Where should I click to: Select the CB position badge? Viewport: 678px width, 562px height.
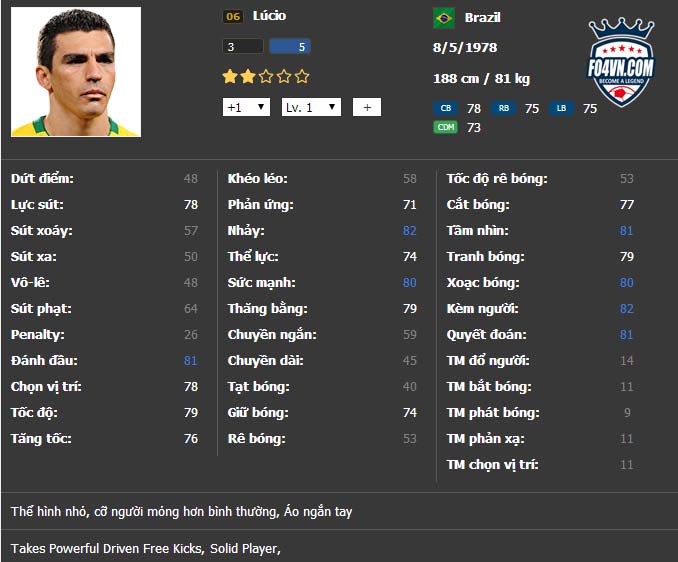point(445,108)
